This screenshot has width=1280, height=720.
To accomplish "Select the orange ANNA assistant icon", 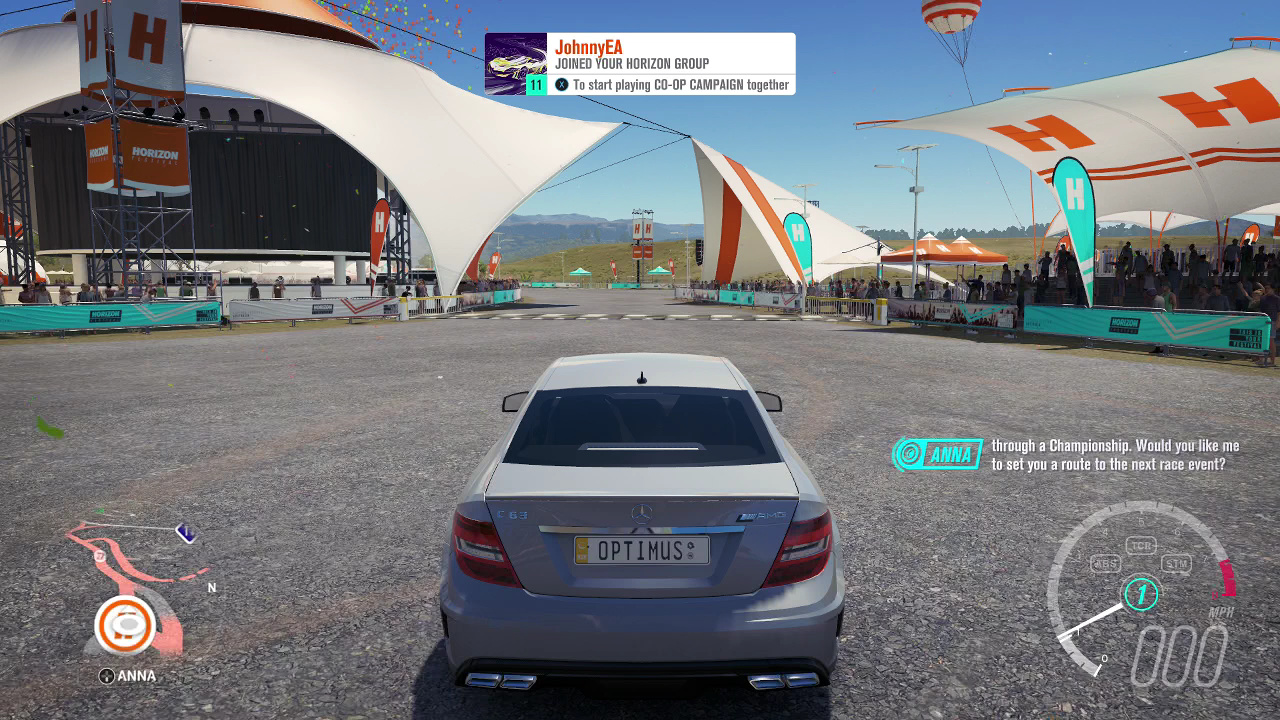I will [126, 625].
